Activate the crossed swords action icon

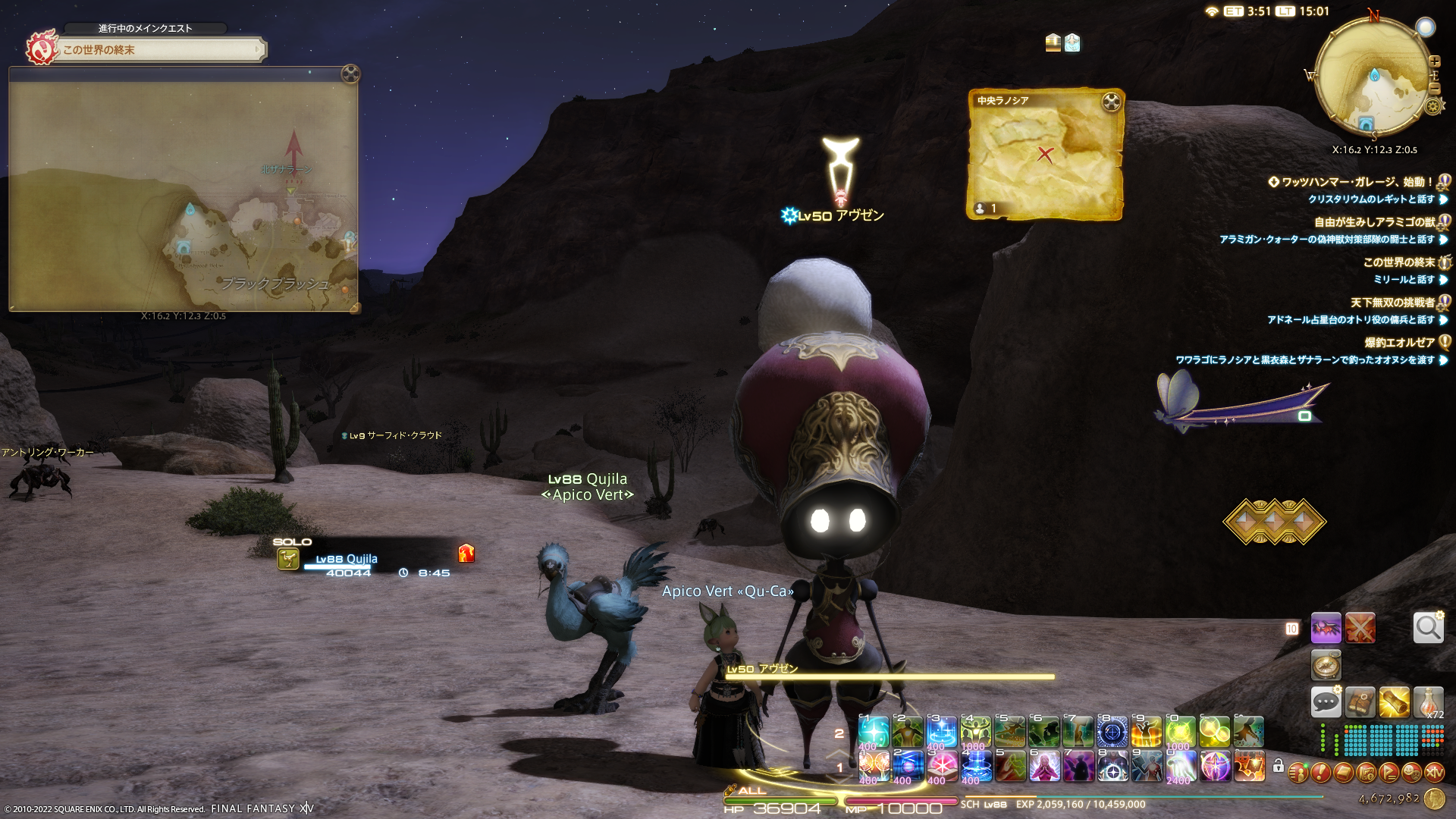pyautogui.click(x=1360, y=628)
